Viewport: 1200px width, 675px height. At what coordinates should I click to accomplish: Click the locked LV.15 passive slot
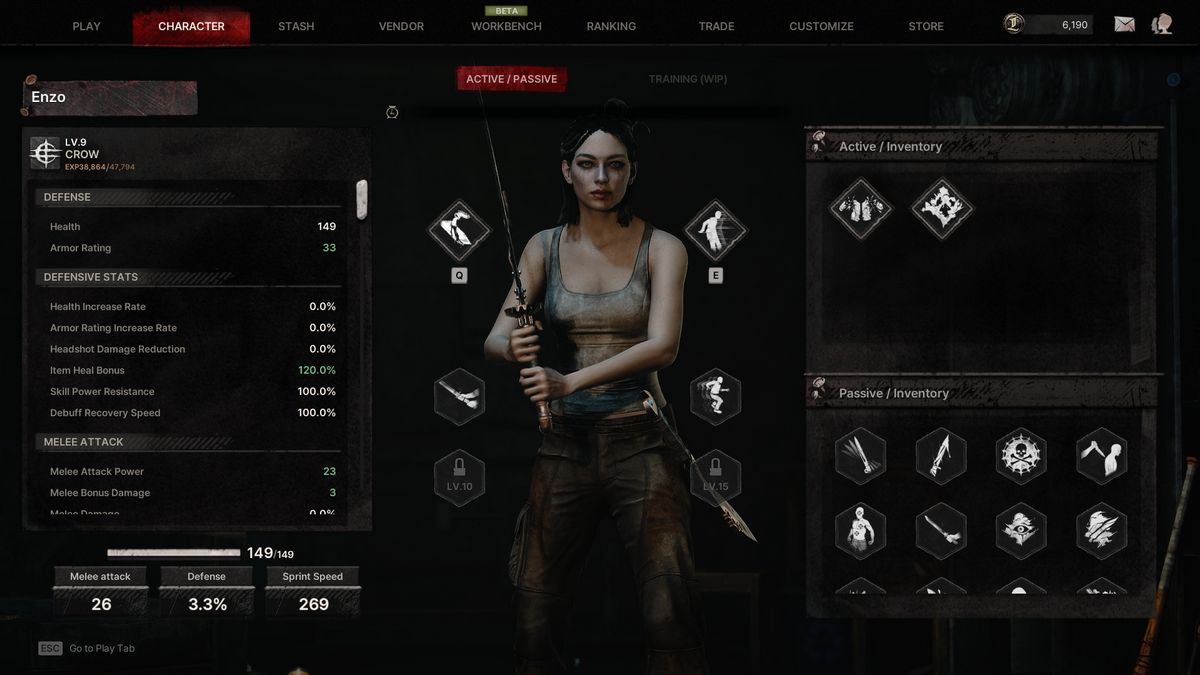coord(715,478)
